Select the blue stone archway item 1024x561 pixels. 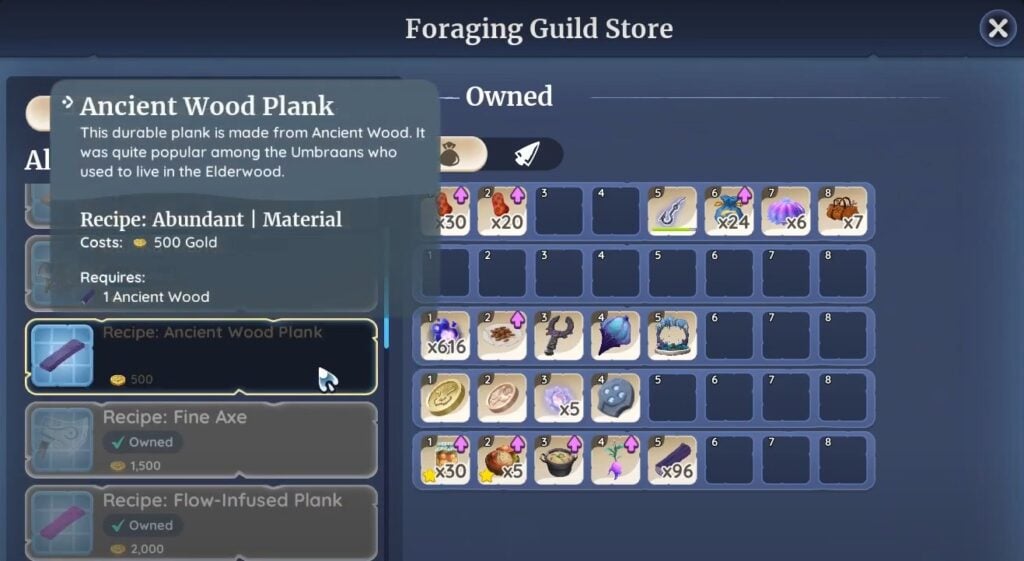672,335
